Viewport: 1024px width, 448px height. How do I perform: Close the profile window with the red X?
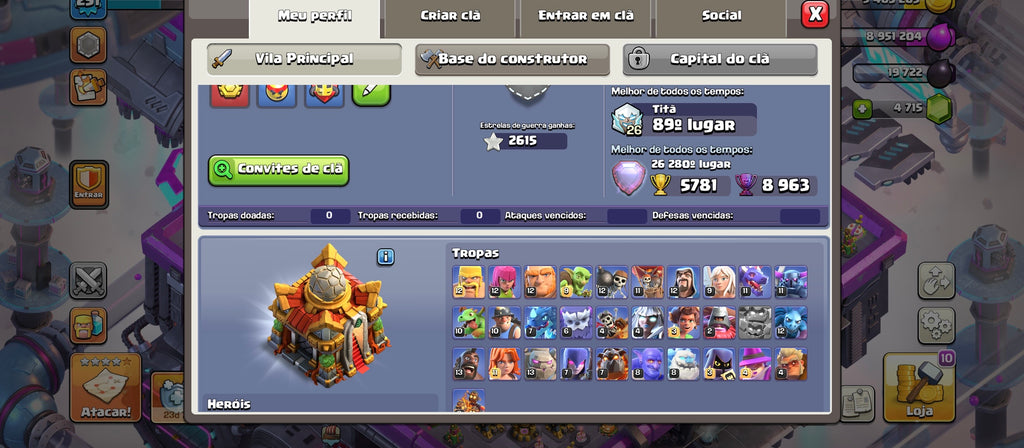point(815,14)
